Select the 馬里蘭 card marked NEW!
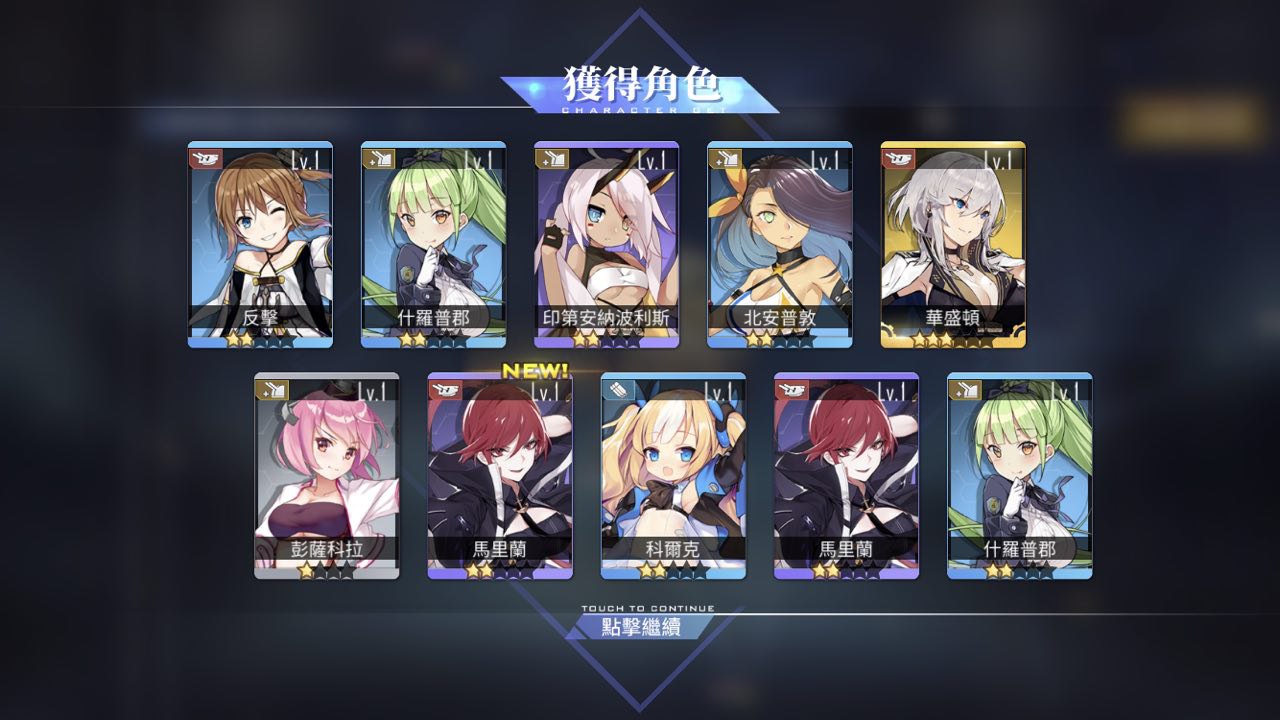The height and width of the screenshot is (720, 1280). [x=499, y=476]
